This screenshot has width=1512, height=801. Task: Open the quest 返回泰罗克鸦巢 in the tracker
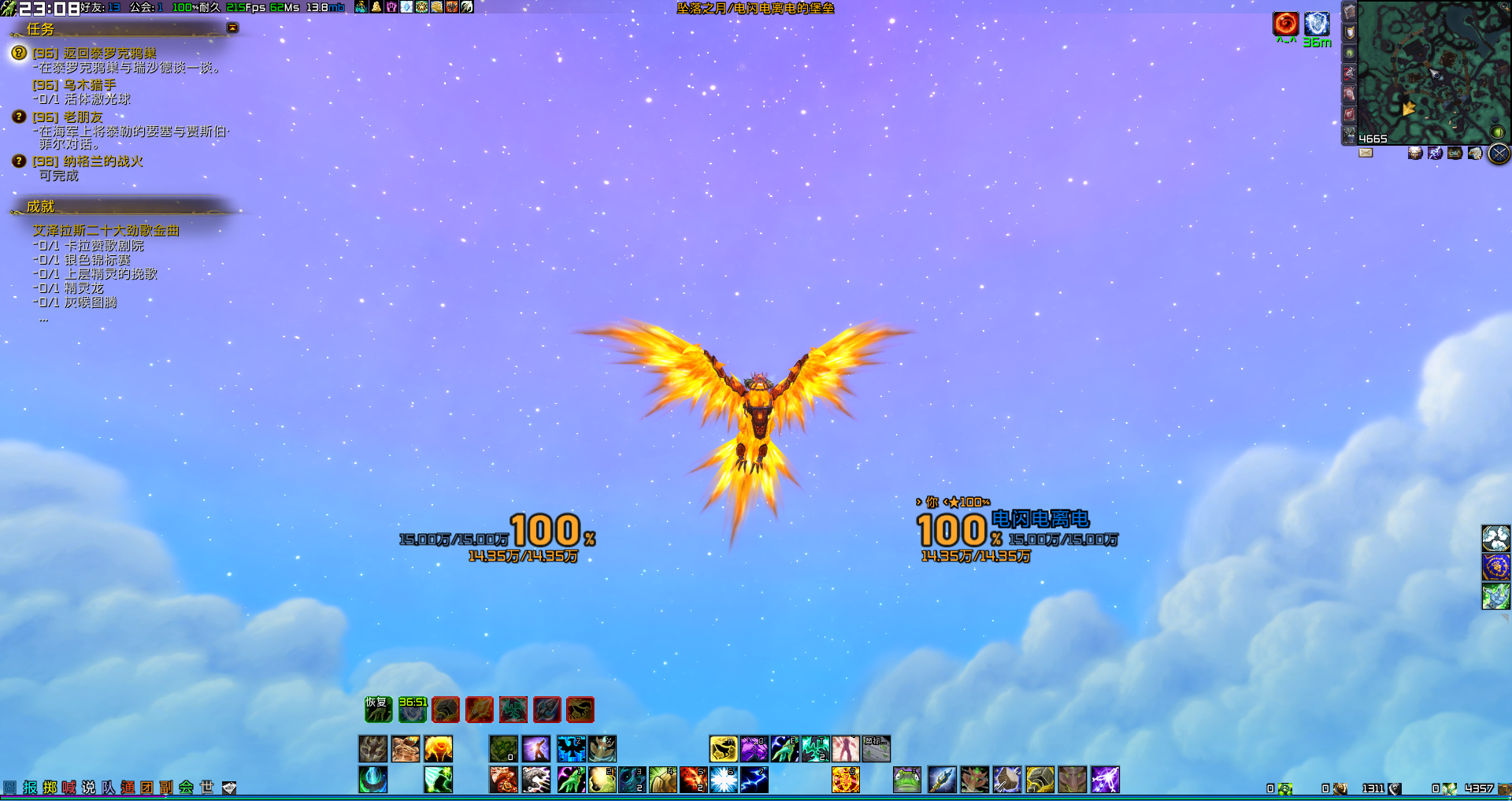click(x=109, y=53)
